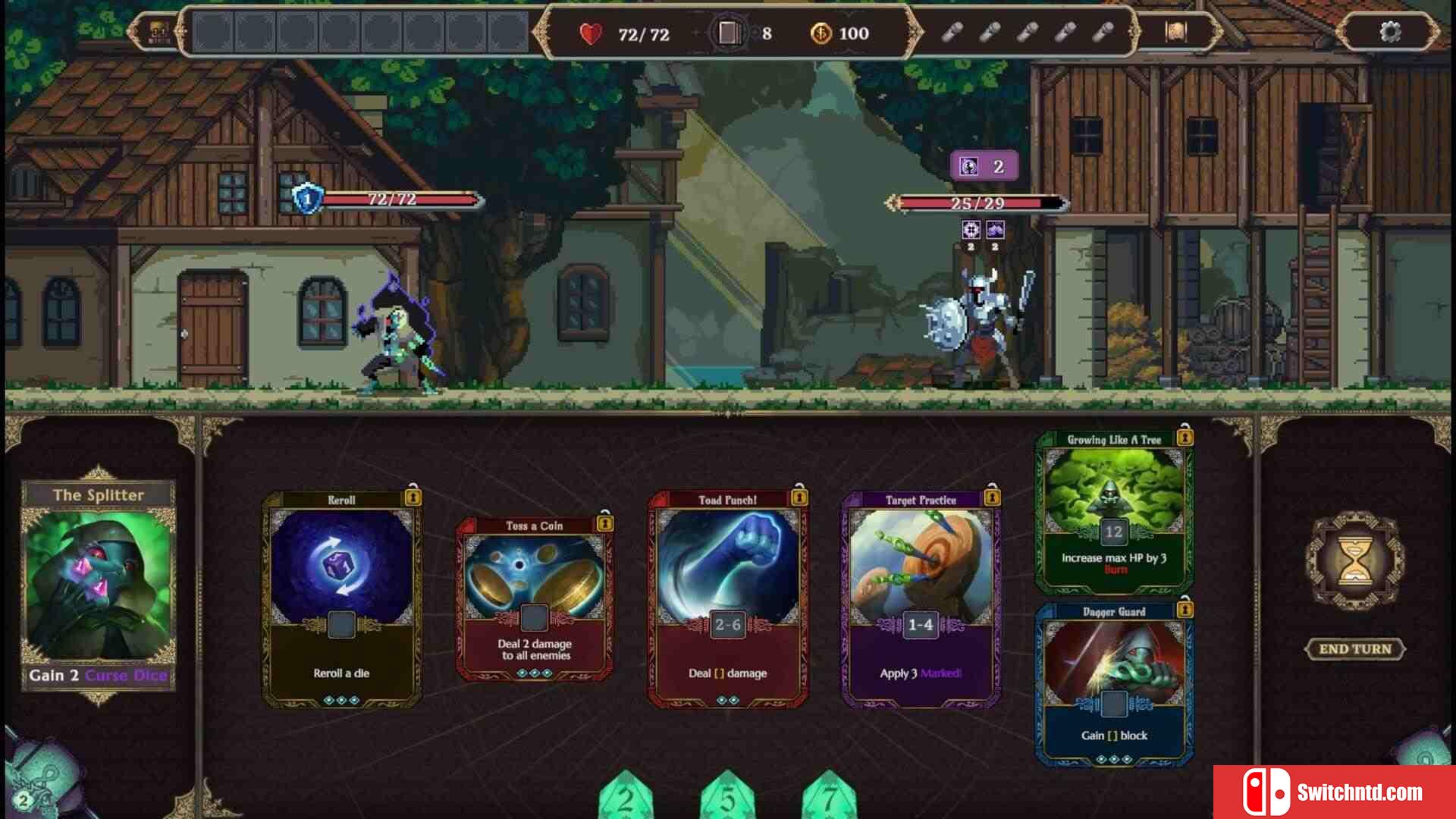This screenshot has width=1456, height=819.
Task: Select the Reroll card
Action: (x=341, y=599)
